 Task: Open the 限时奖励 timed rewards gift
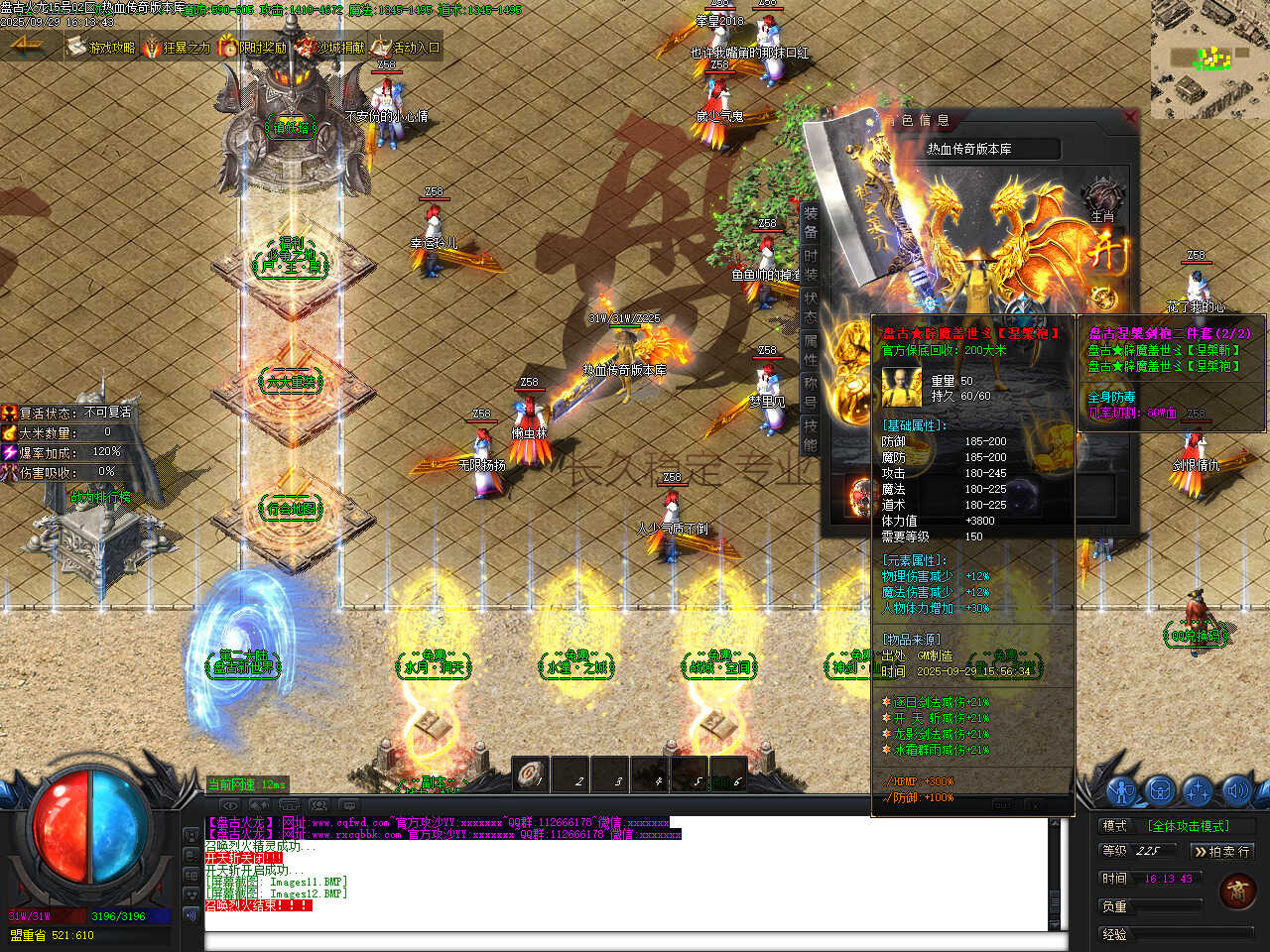pyautogui.click(x=252, y=47)
